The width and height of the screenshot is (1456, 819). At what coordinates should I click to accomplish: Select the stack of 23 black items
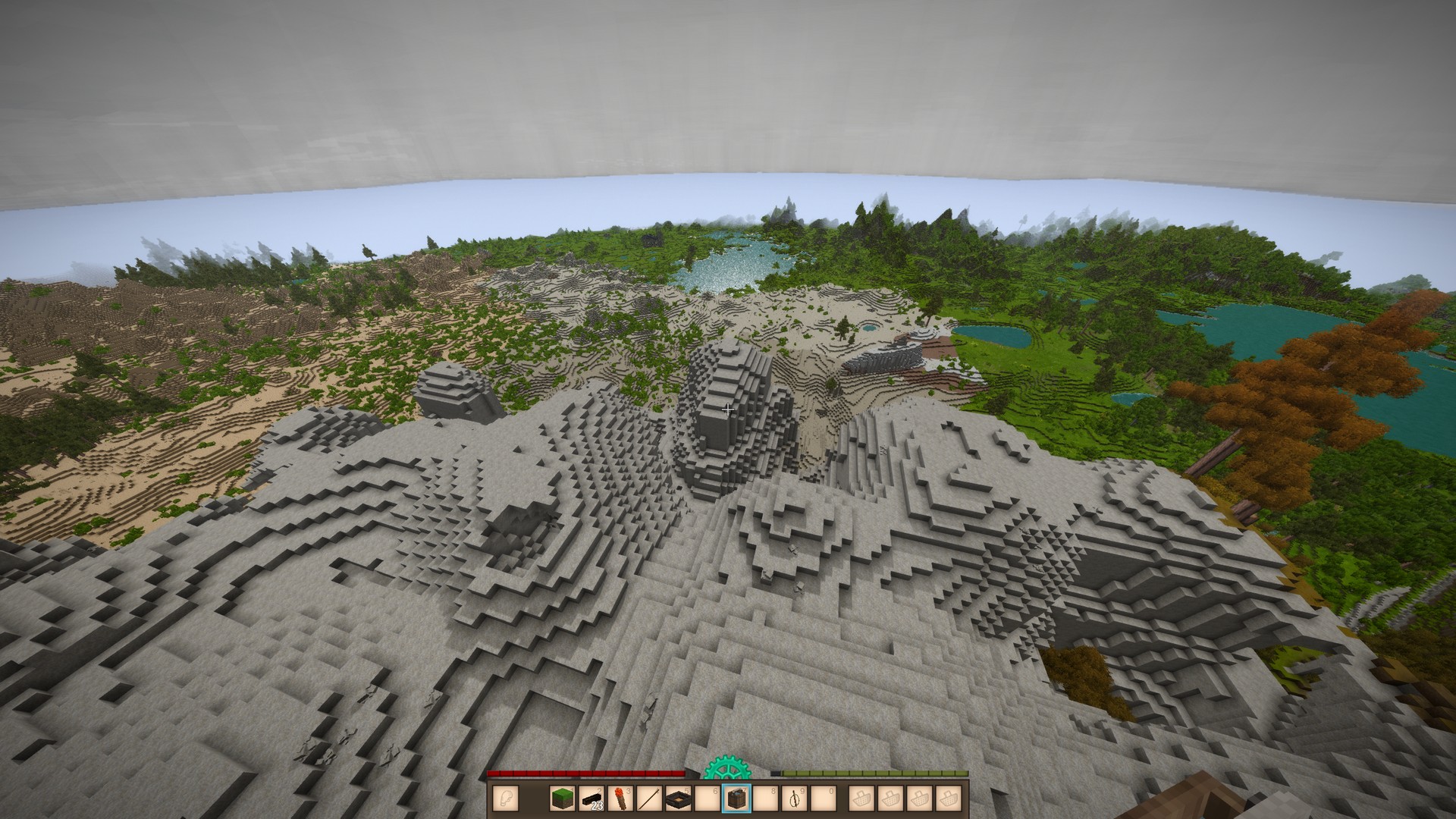(591, 799)
